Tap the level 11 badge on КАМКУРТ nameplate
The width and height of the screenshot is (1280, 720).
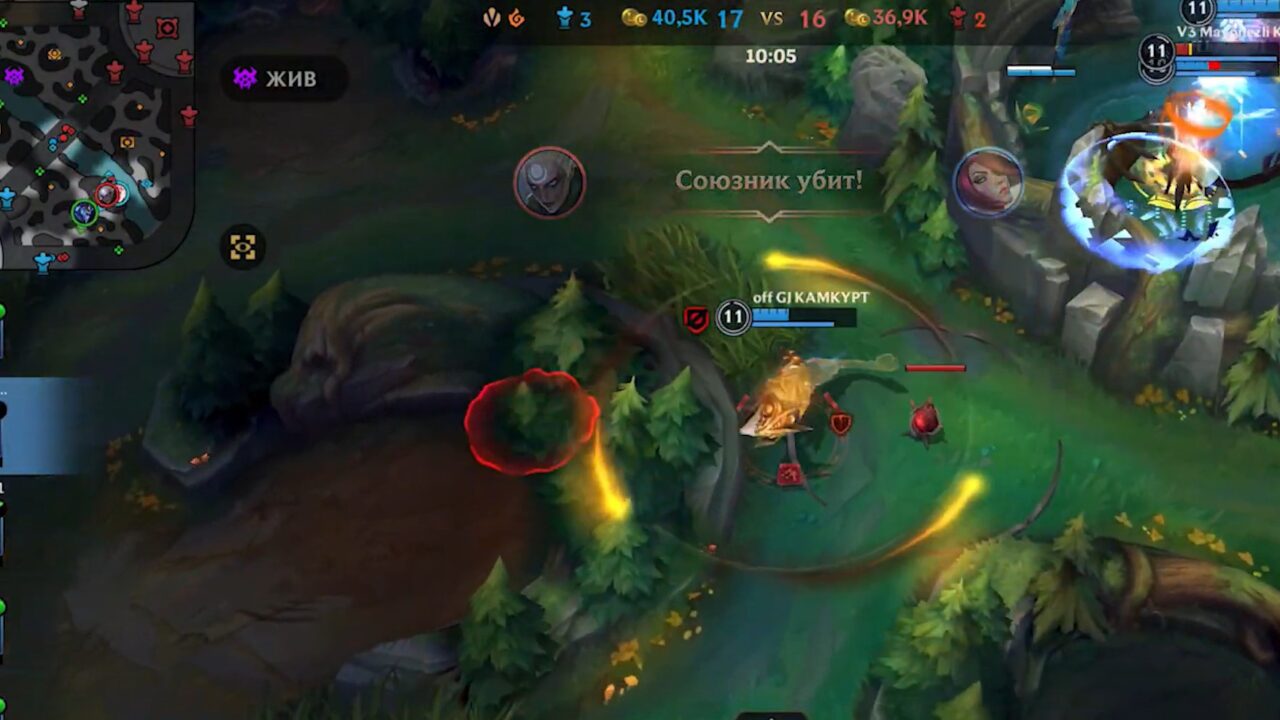(733, 319)
